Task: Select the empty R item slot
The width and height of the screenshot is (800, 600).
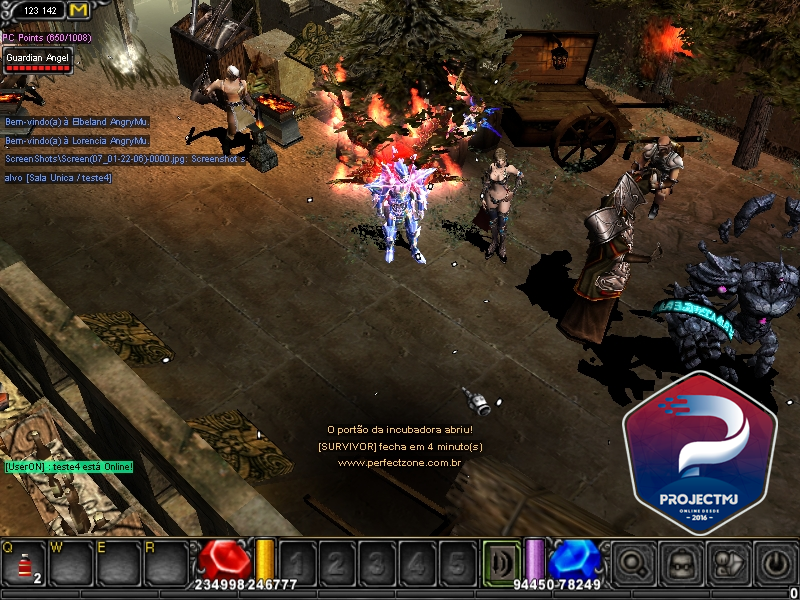Action: [166, 564]
